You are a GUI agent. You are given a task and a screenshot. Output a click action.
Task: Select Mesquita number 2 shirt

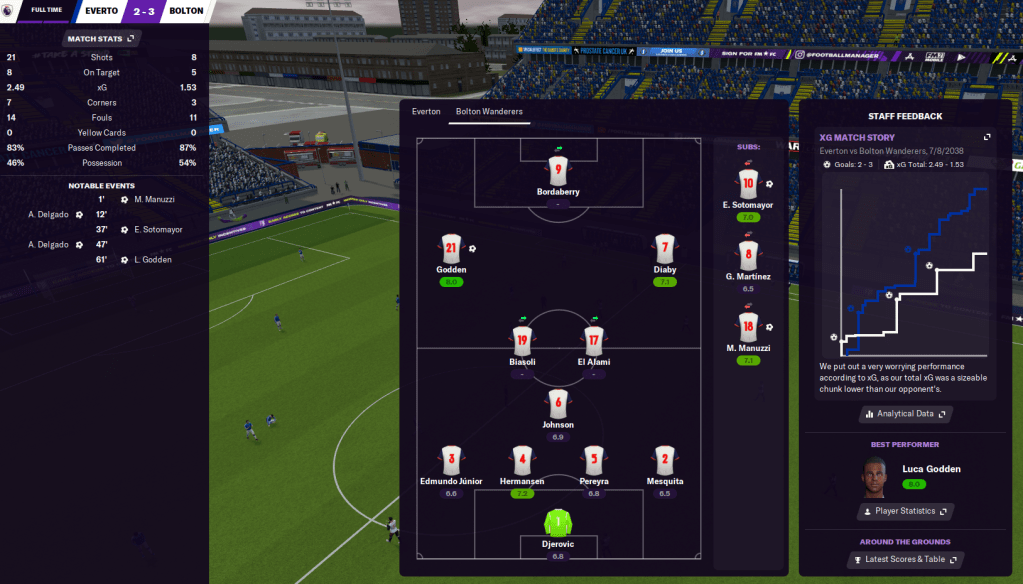coord(665,461)
